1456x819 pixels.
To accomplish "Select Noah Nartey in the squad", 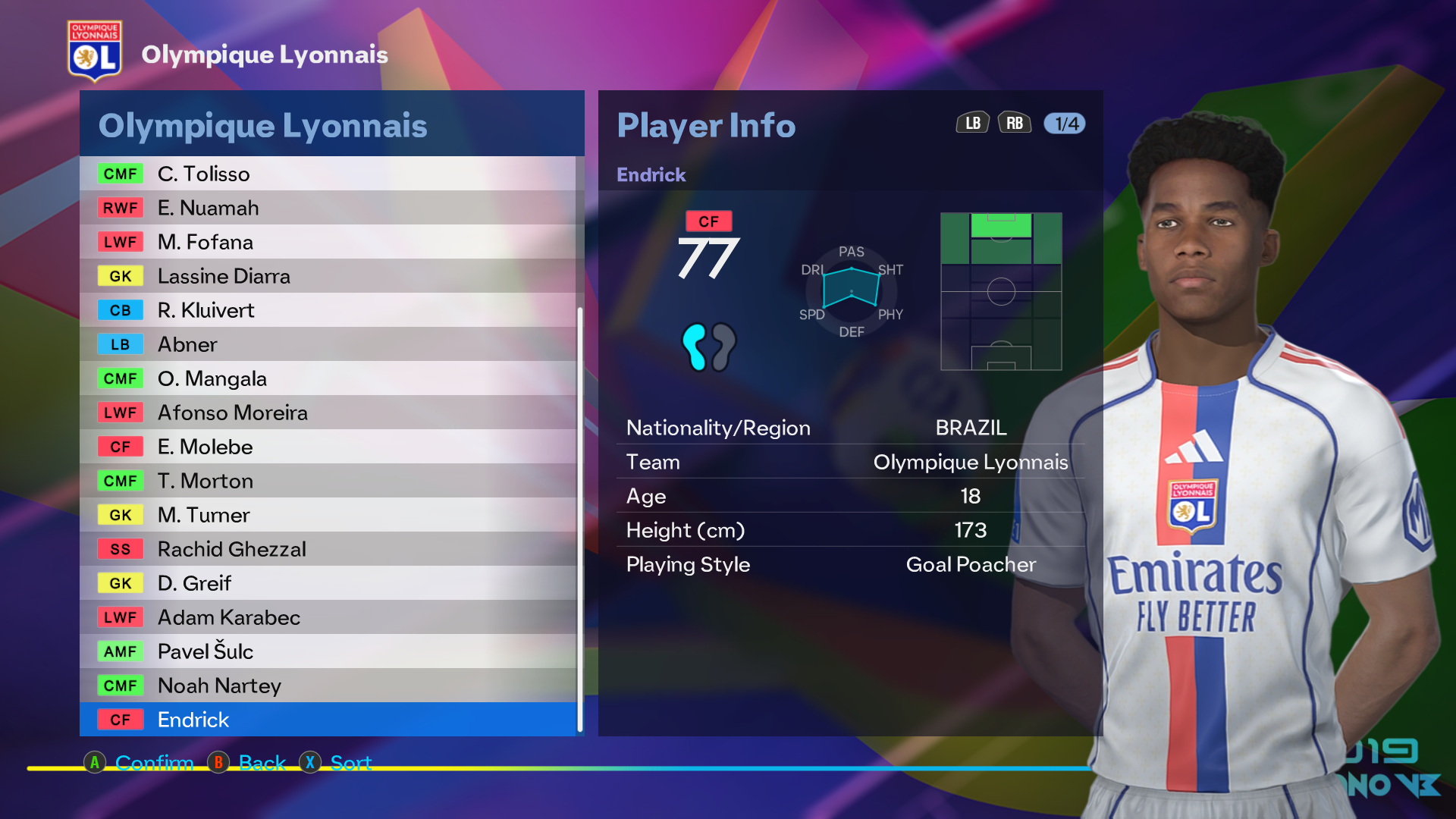I will click(328, 686).
